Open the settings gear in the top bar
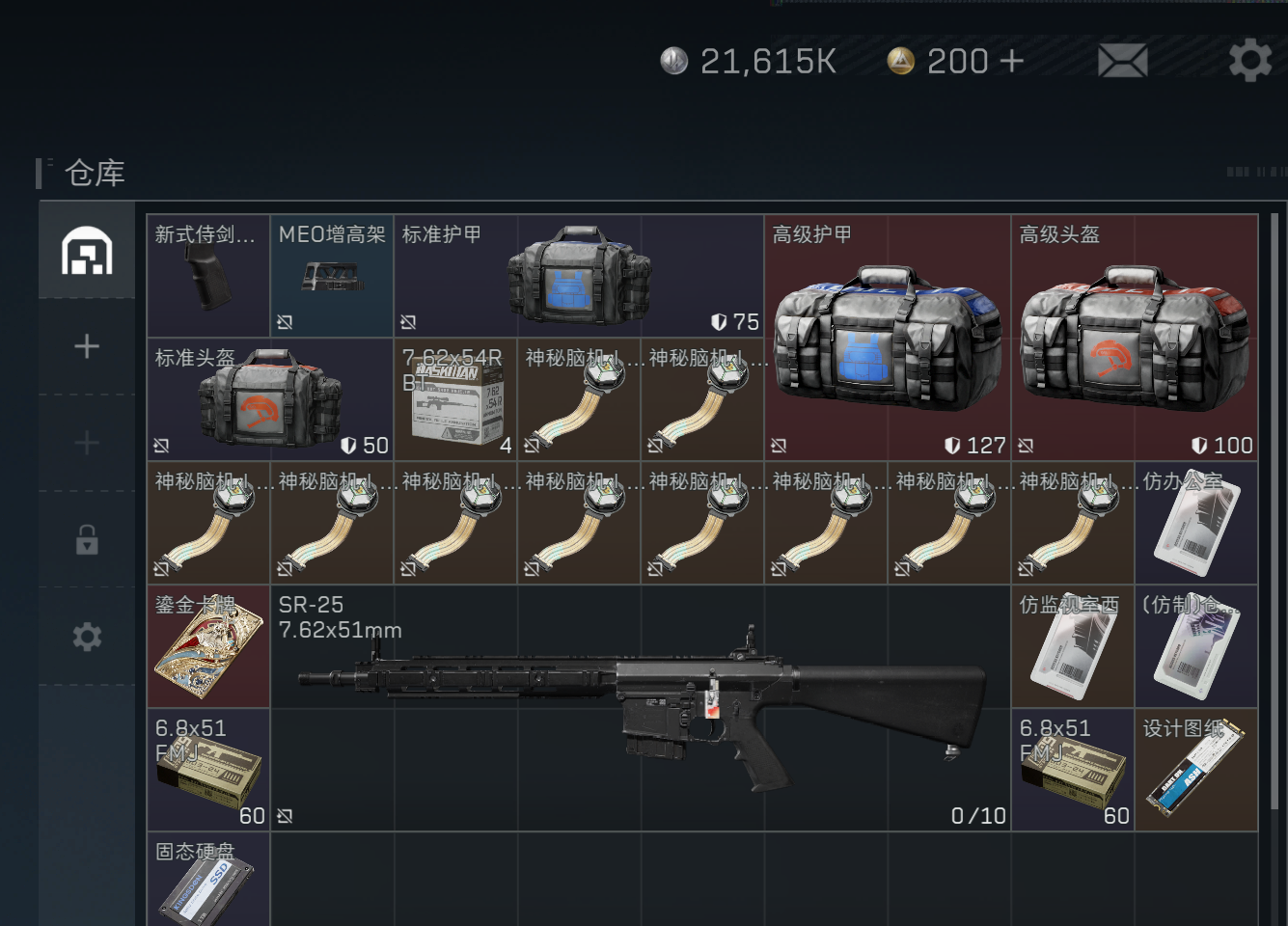 pyautogui.click(x=1249, y=61)
